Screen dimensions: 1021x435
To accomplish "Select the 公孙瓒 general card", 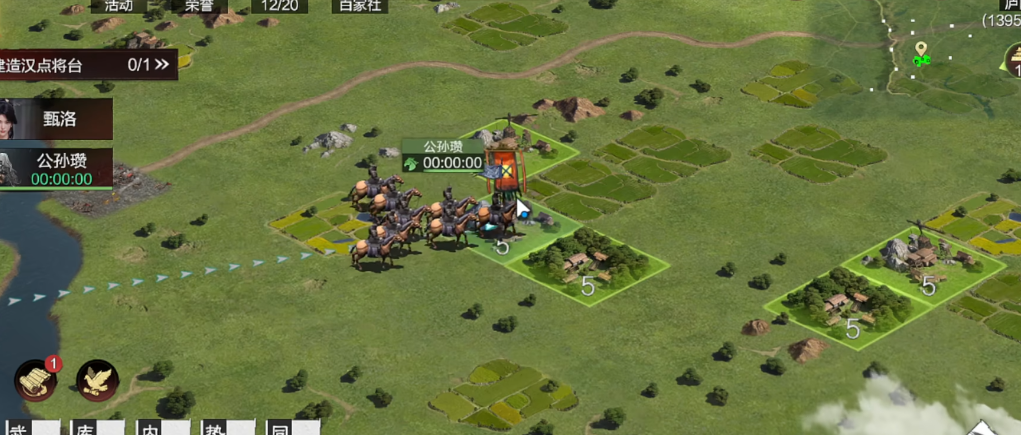I will 56,167.
